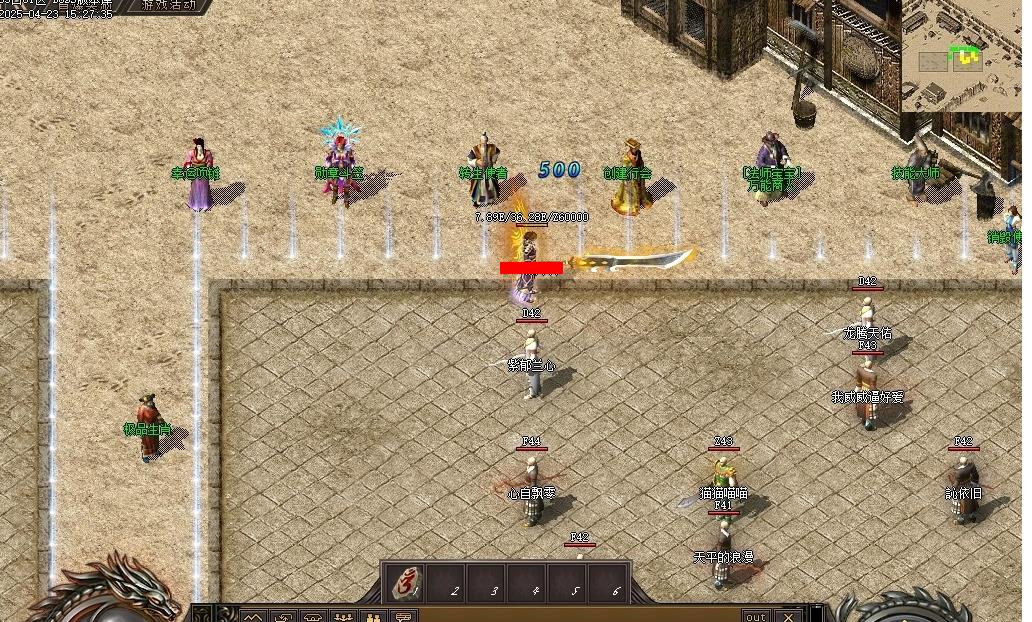1032x622 pixels.
Task: Click the mountain-shaped icon on the bottom bar
Action: [x=252, y=616]
